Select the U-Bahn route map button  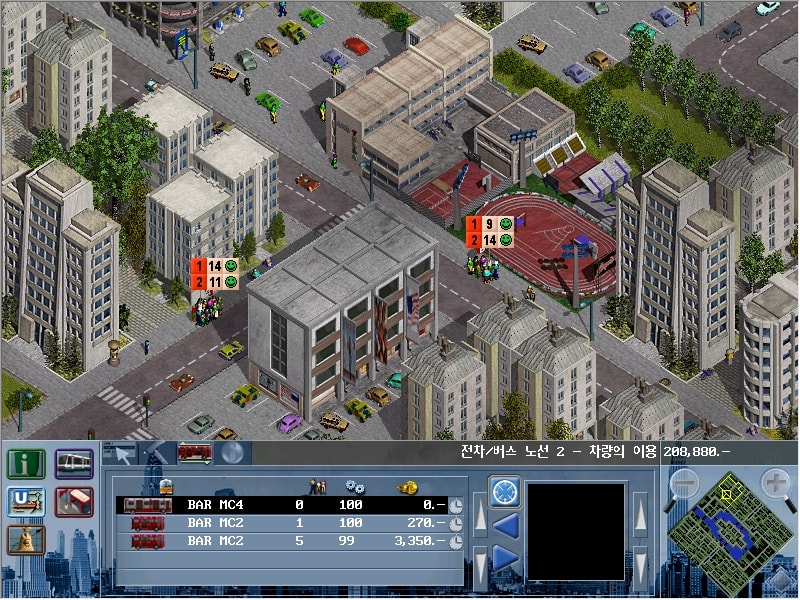click(25, 502)
